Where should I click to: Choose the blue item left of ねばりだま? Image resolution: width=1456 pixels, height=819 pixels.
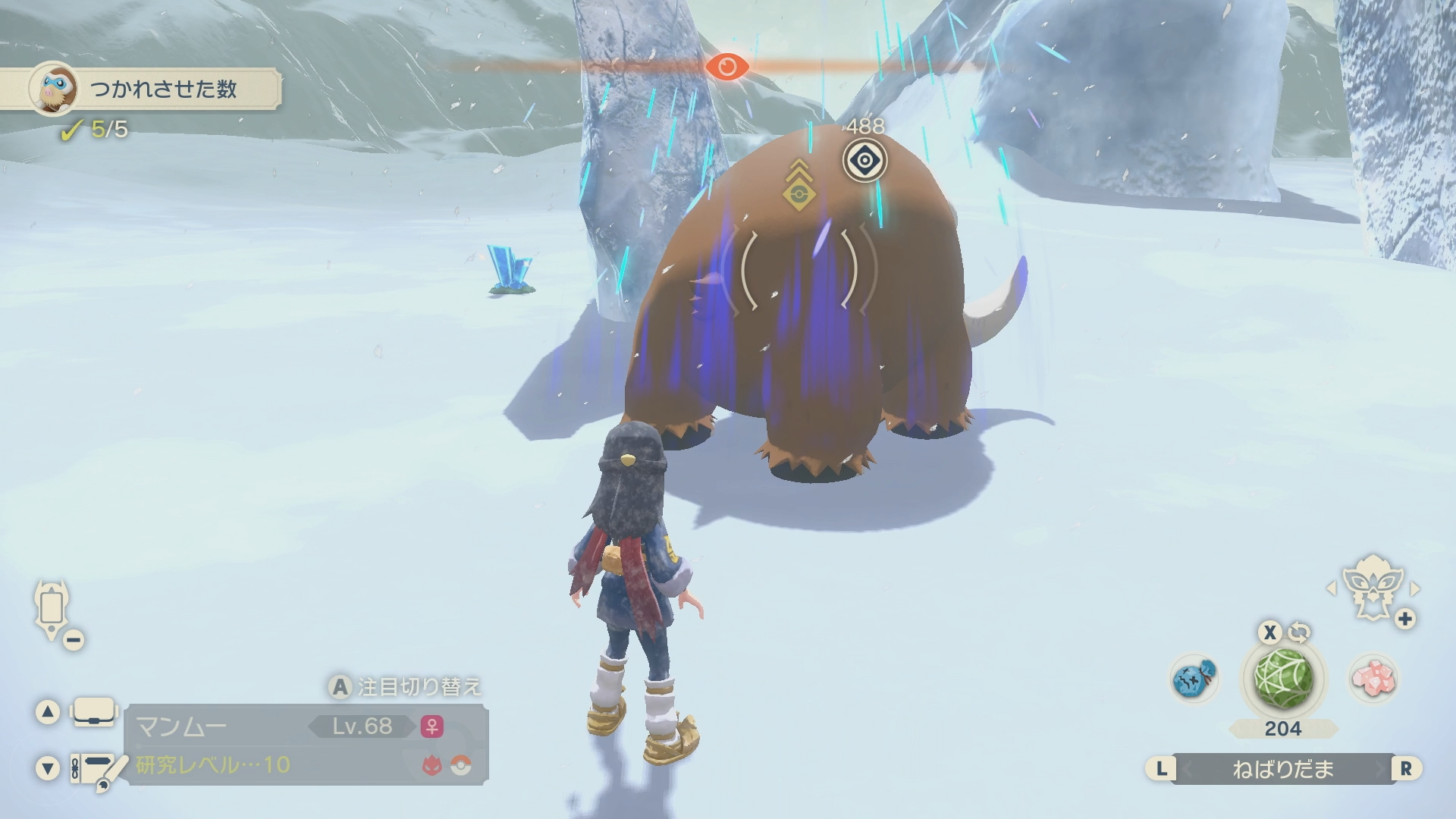click(x=1194, y=678)
